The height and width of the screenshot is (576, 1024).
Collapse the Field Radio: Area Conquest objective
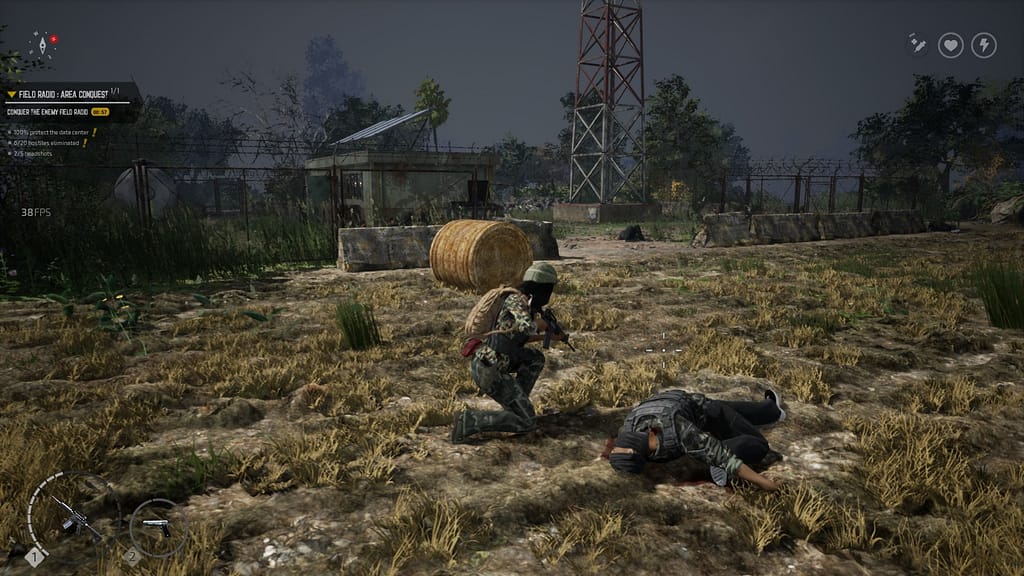[12, 94]
